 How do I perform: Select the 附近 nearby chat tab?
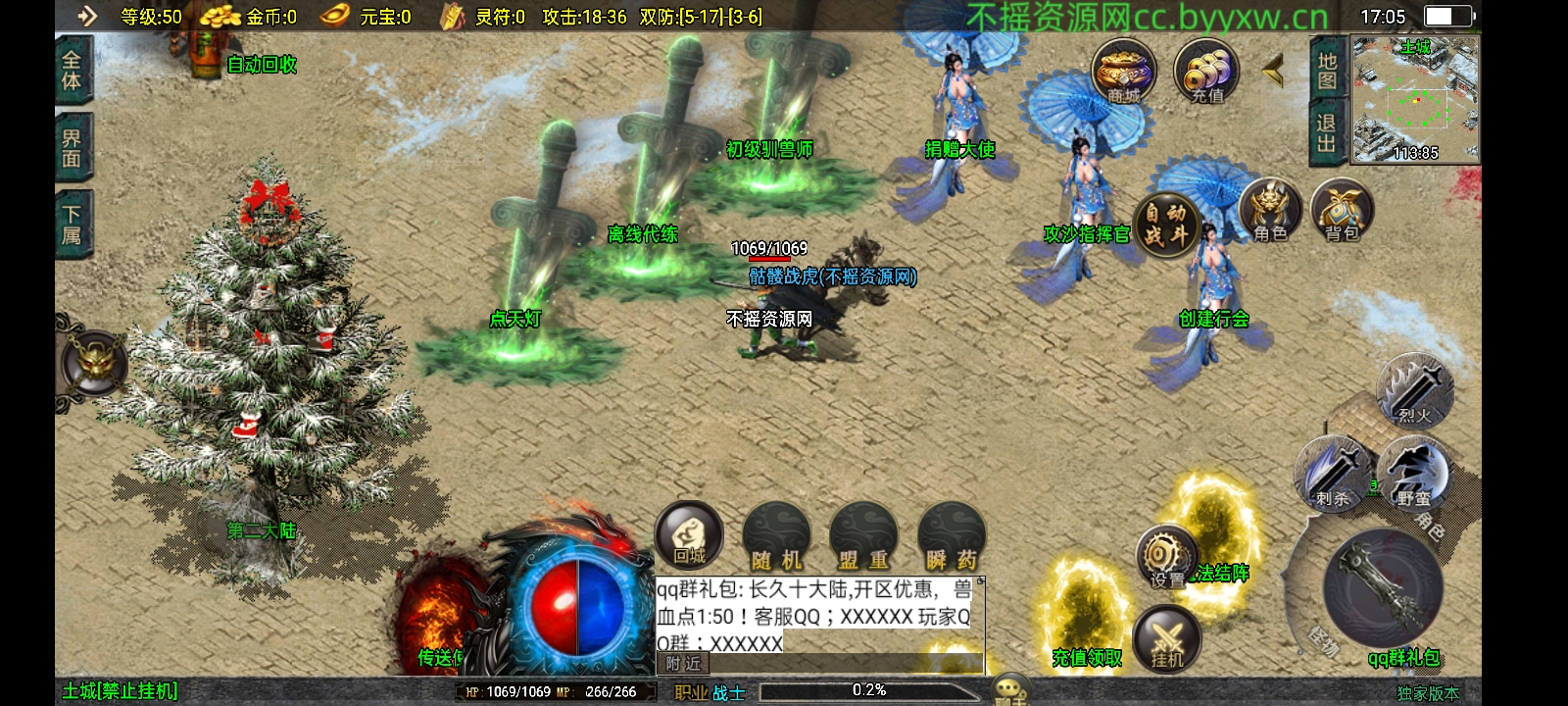tap(683, 664)
